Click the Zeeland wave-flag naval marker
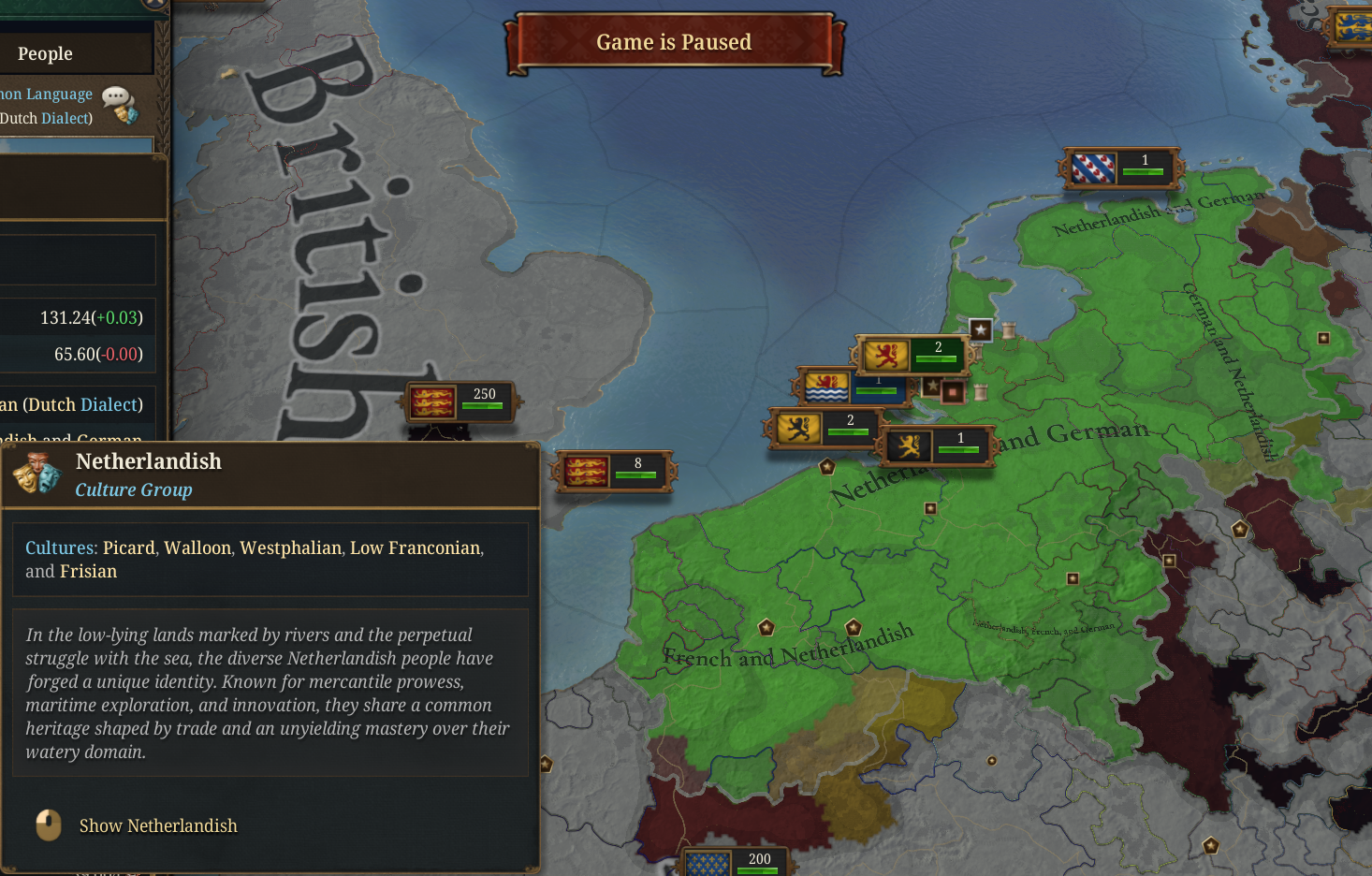This screenshot has height=876, width=1372. tap(827, 386)
